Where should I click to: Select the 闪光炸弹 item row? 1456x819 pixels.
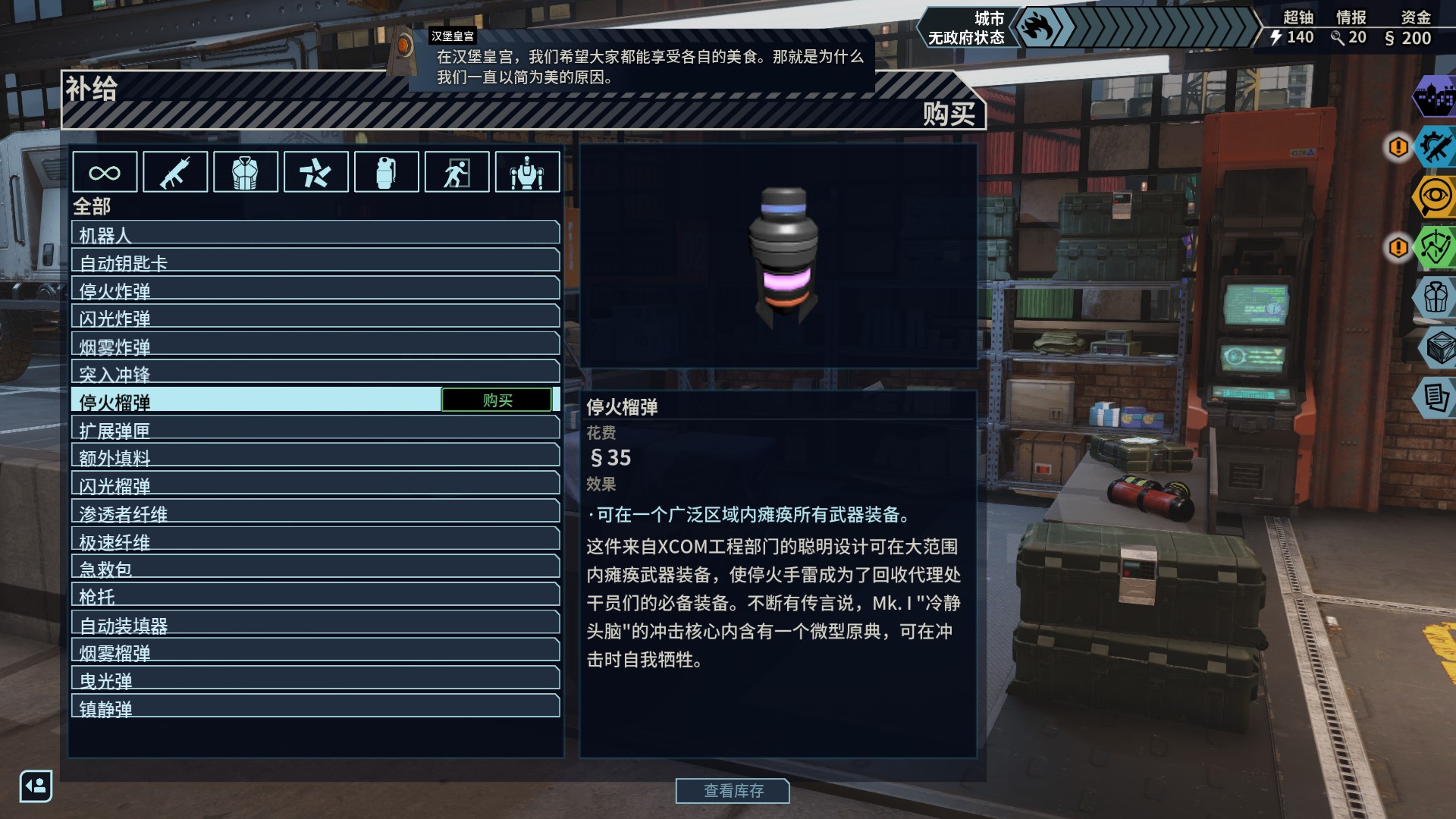tap(315, 317)
